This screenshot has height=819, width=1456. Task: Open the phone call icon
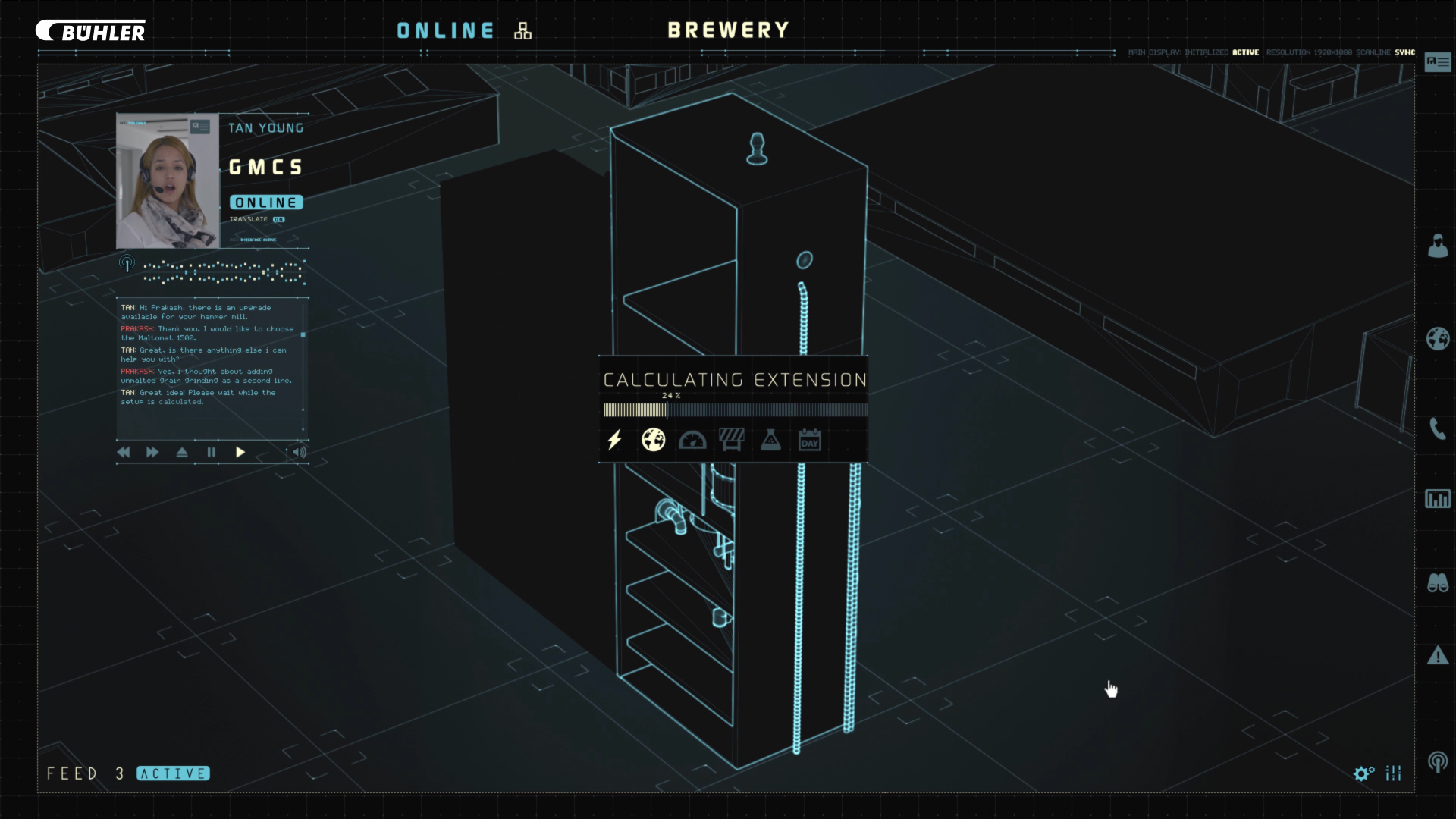[1438, 428]
